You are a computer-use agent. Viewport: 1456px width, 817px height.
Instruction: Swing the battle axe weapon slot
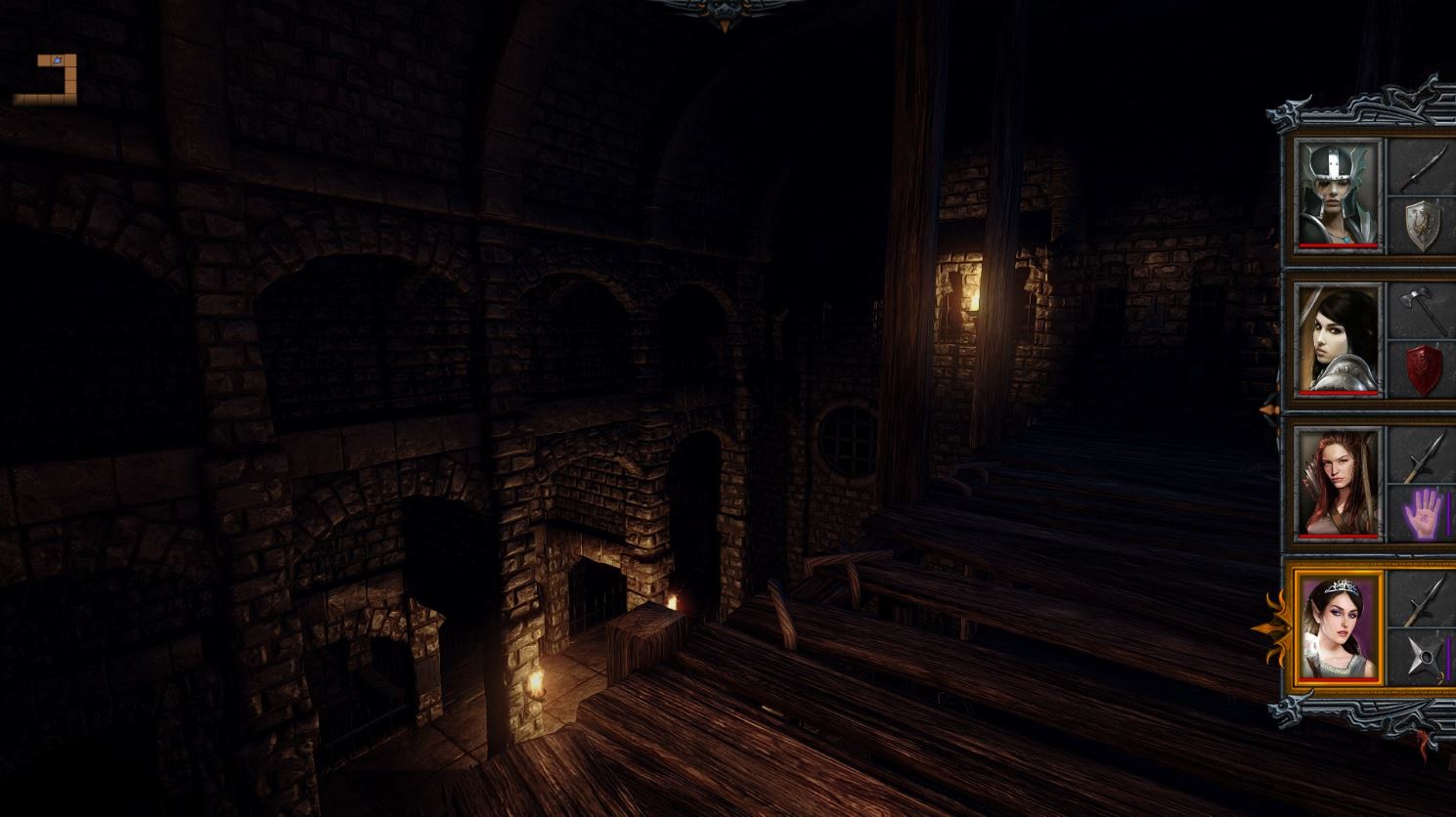click(x=1423, y=311)
